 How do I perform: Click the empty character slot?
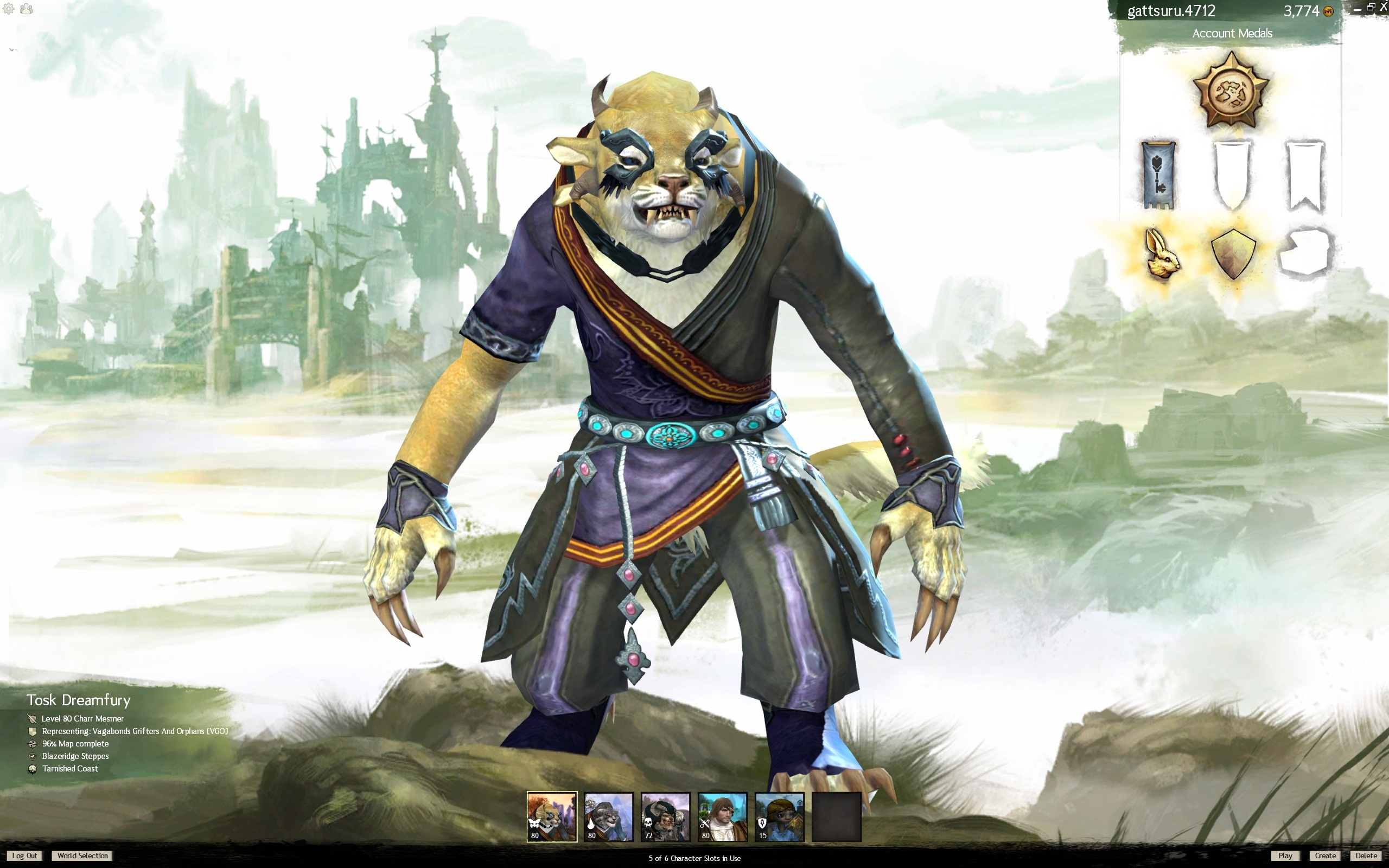coord(836,816)
